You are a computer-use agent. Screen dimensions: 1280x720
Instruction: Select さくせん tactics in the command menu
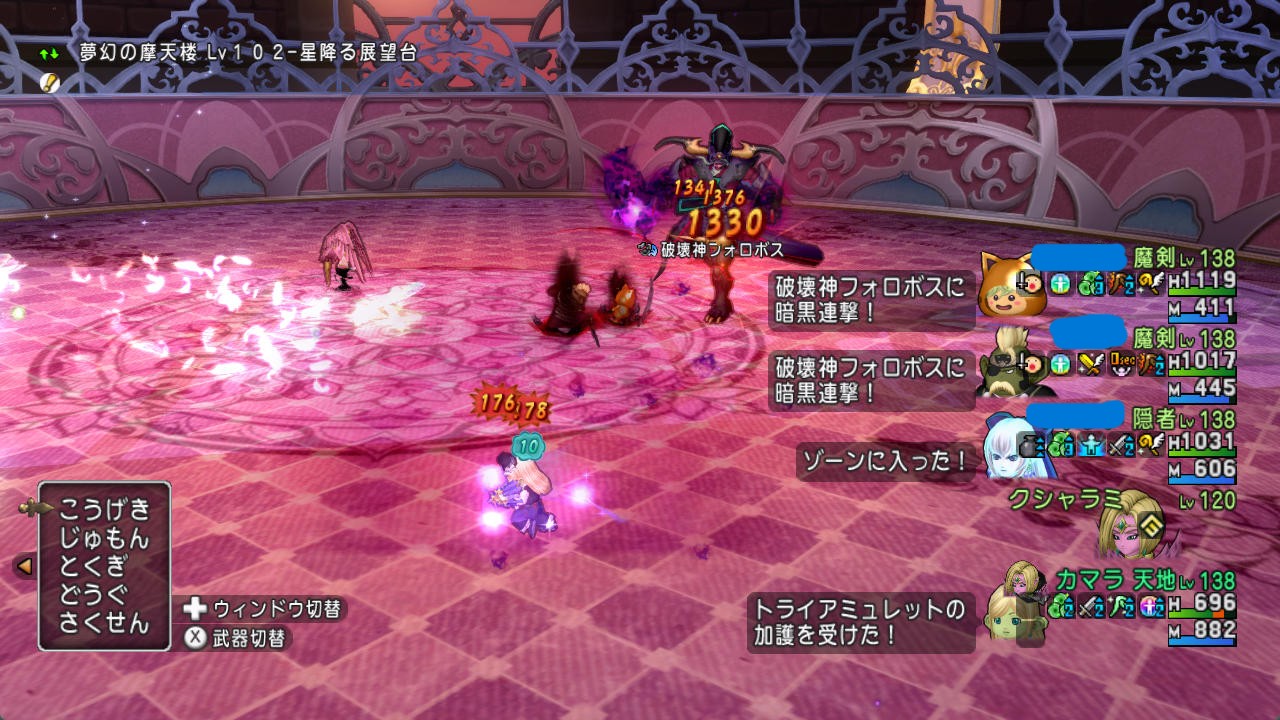coord(104,624)
